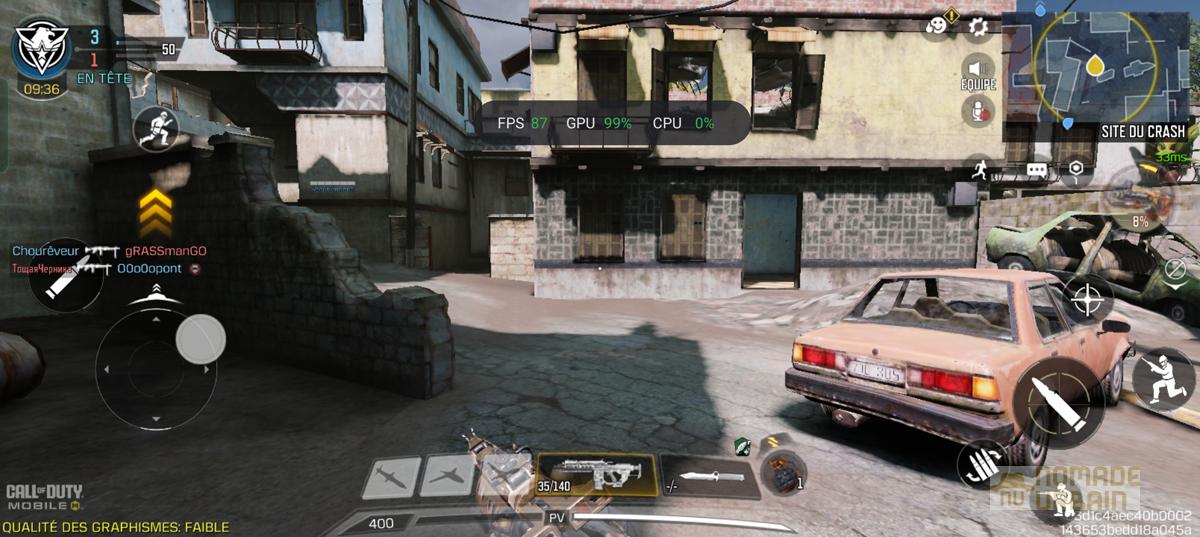Viewport: 1200px width, 537px height.
Task: Select the primary weapon slot showing 35/140
Action: [597, 474]
